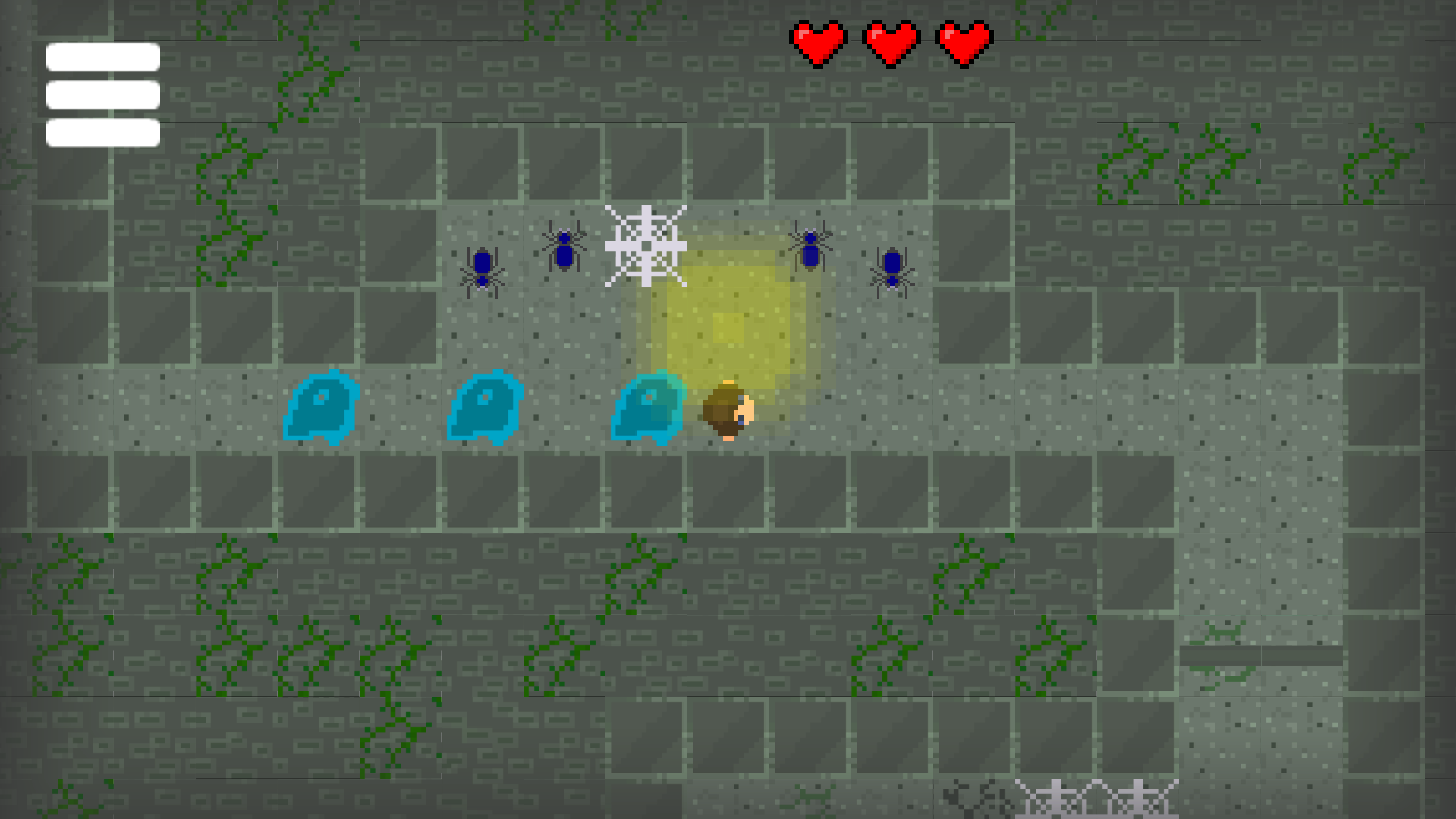Image resolution: width=1456 pixels, height=819 pixels.
Task: Click the middle bar of the hamburger icon
Action: 102,94
